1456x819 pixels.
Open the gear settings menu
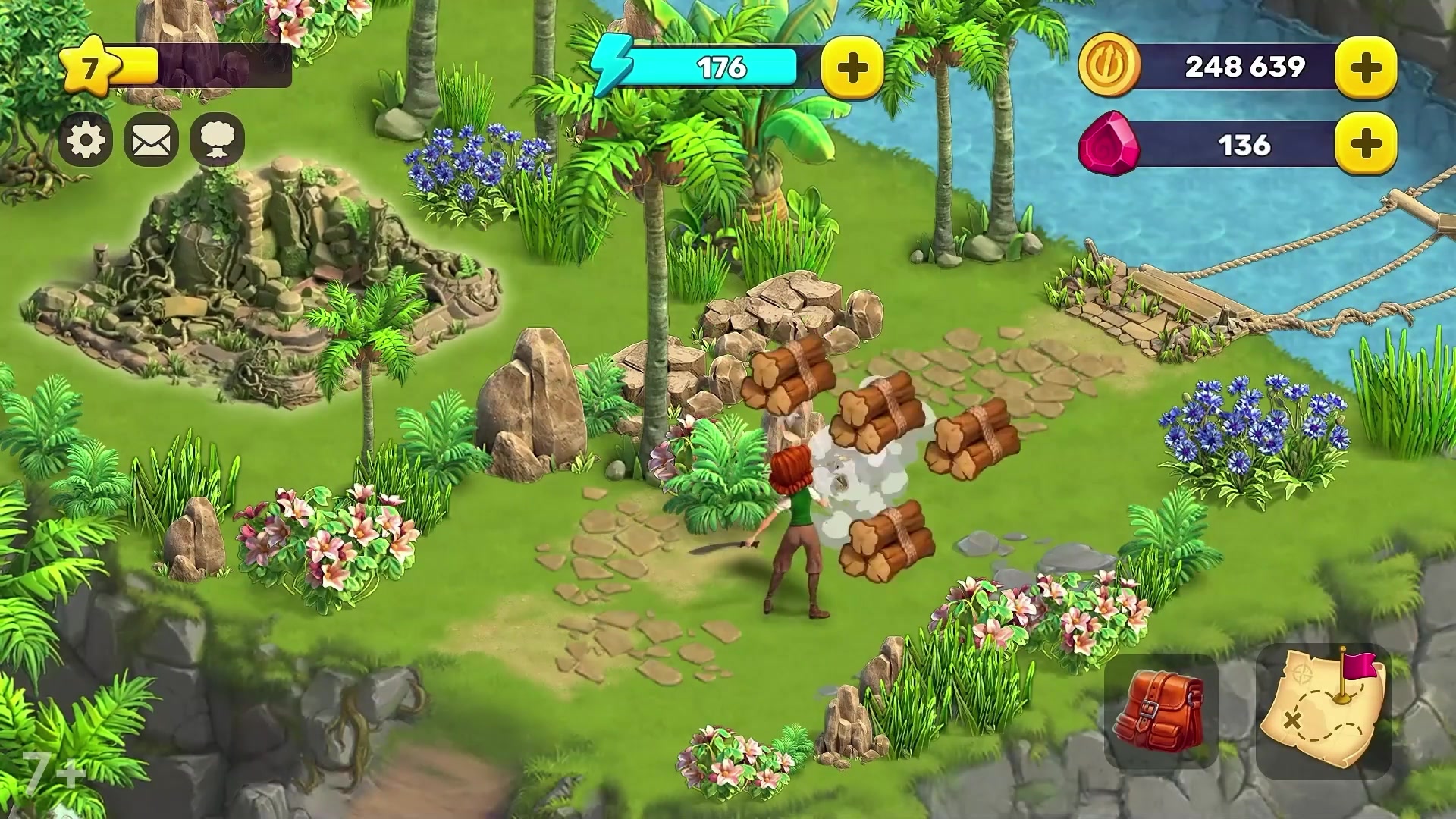click(86, 140)
